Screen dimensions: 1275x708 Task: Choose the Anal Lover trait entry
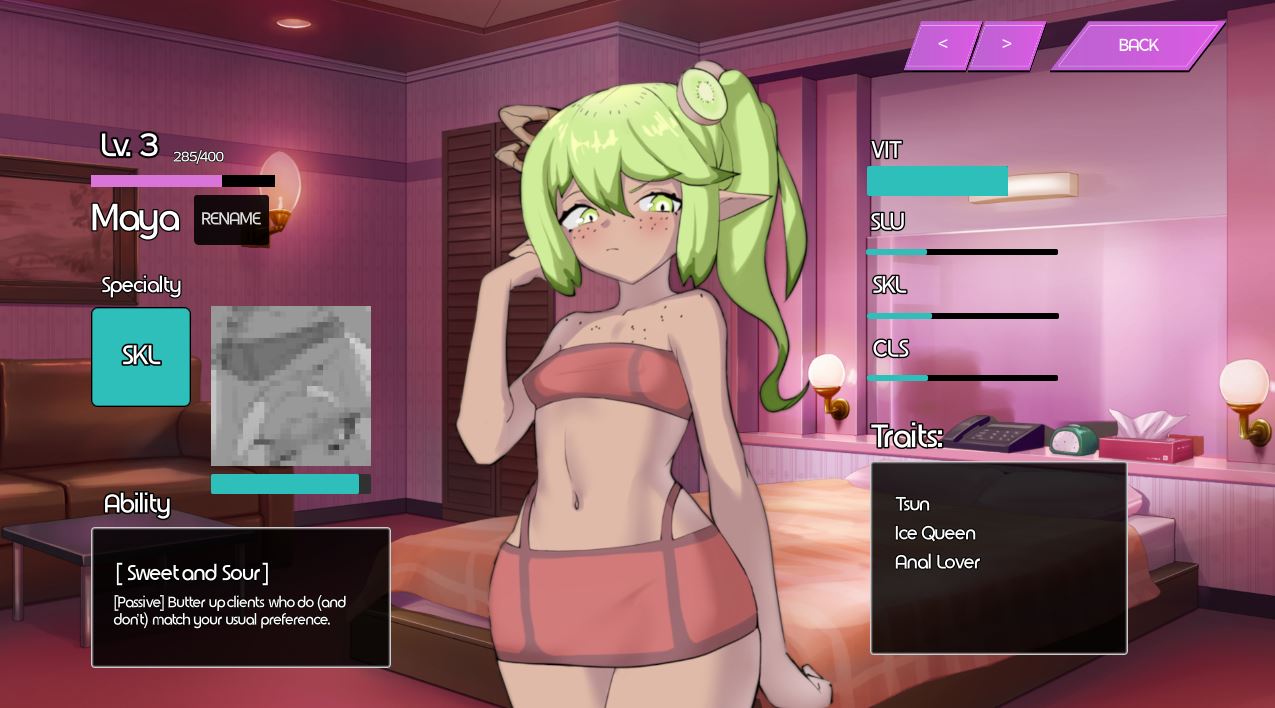click(x=937, y=562)
